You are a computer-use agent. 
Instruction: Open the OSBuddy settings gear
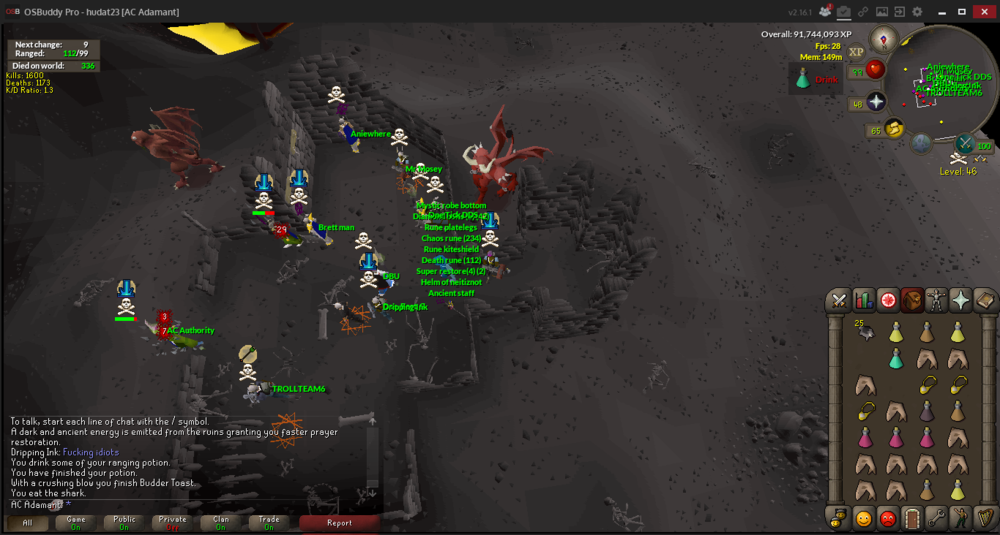pyautogui.click(x=917, y=11)
